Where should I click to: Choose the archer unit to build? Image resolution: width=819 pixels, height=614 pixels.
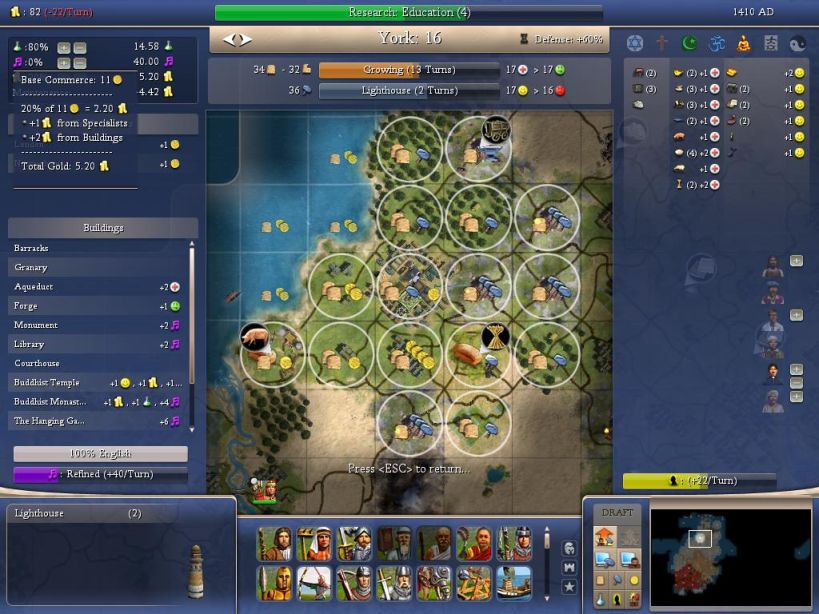313,581
